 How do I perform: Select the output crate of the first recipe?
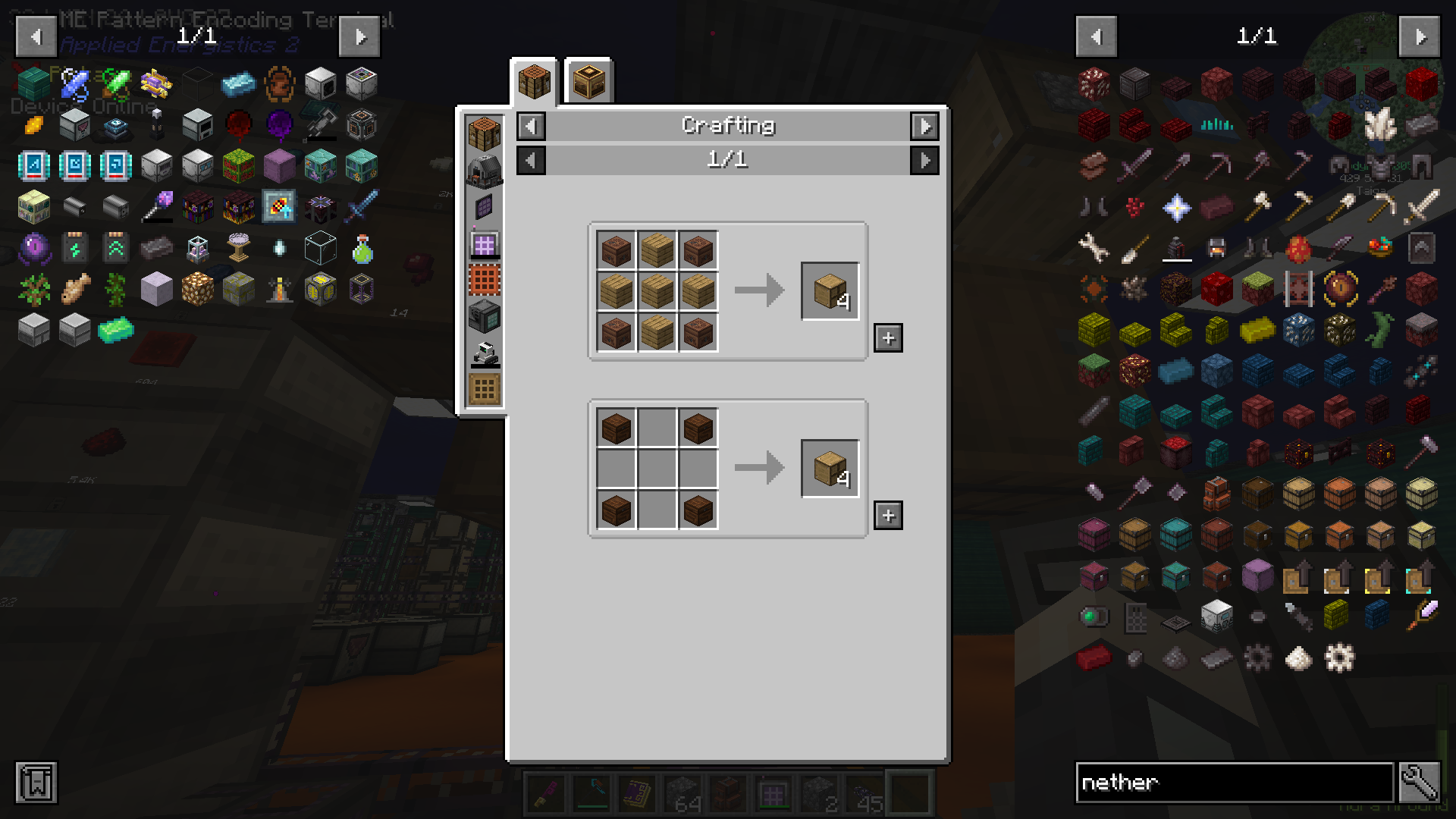830,289
